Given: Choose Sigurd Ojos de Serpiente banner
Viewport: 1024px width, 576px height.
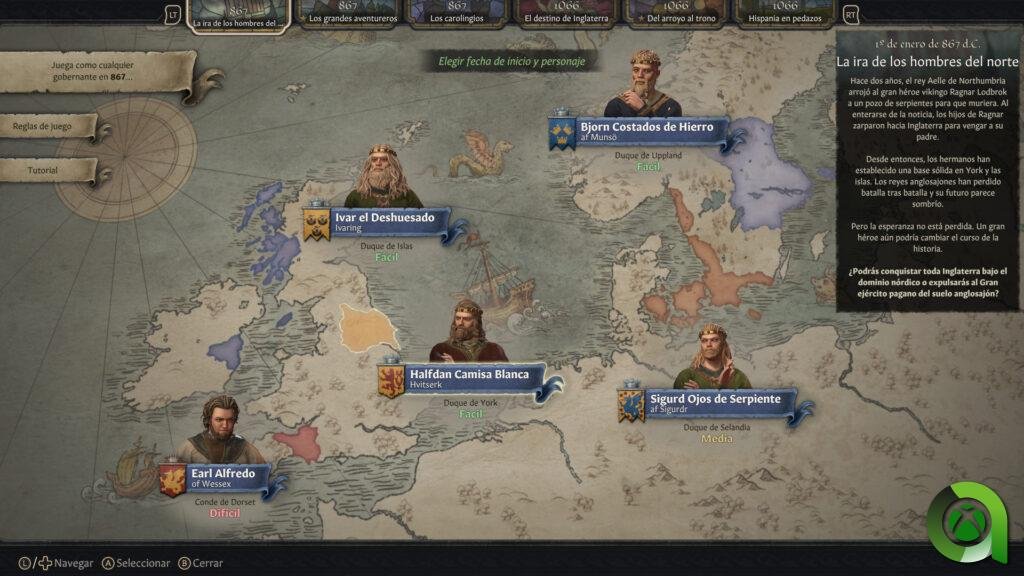Looking at the screenshot, I should [x=714, y=403].
